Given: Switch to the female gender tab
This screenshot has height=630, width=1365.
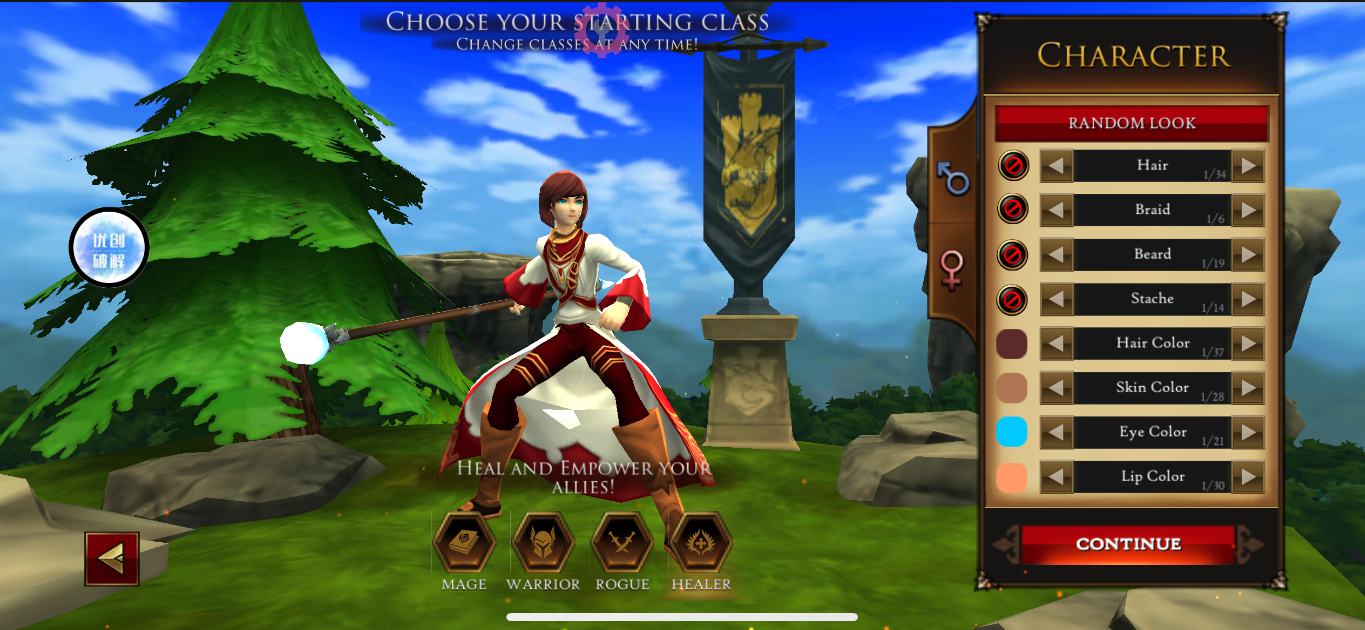Looking at the screenshot, I should (x=952, y=268).
